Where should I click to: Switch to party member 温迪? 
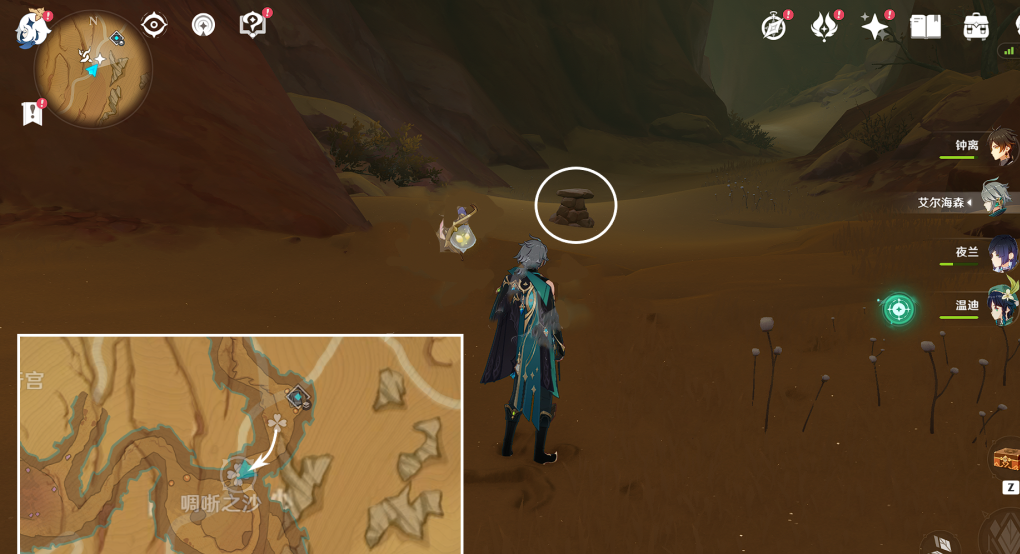tap(1000, 305)
